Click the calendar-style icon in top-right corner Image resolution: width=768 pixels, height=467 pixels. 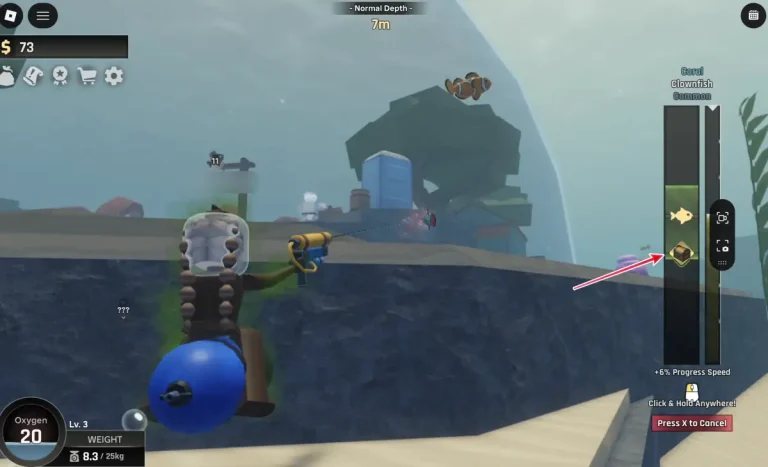[x=753, y=15]
